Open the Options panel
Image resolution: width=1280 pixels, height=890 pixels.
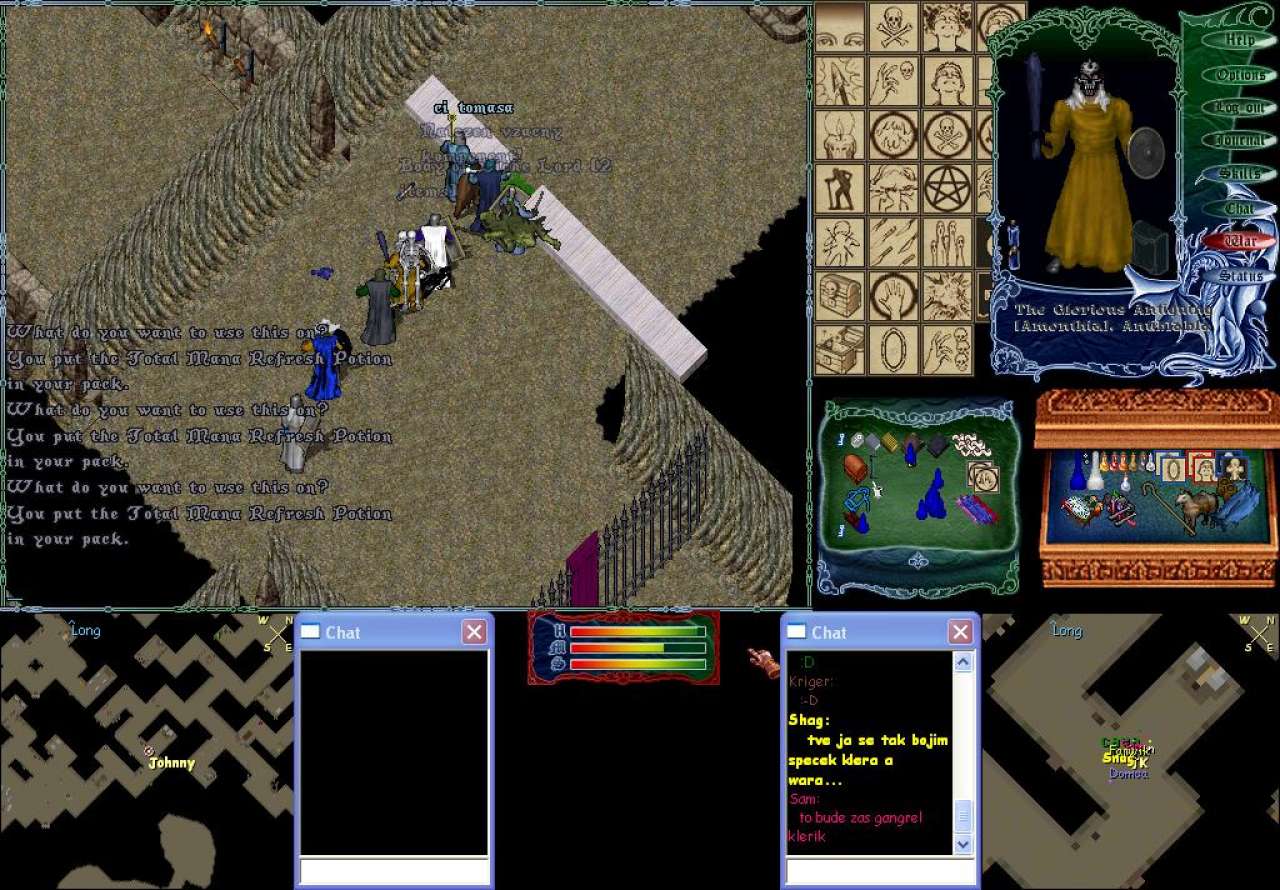(x=1240, y=75)
